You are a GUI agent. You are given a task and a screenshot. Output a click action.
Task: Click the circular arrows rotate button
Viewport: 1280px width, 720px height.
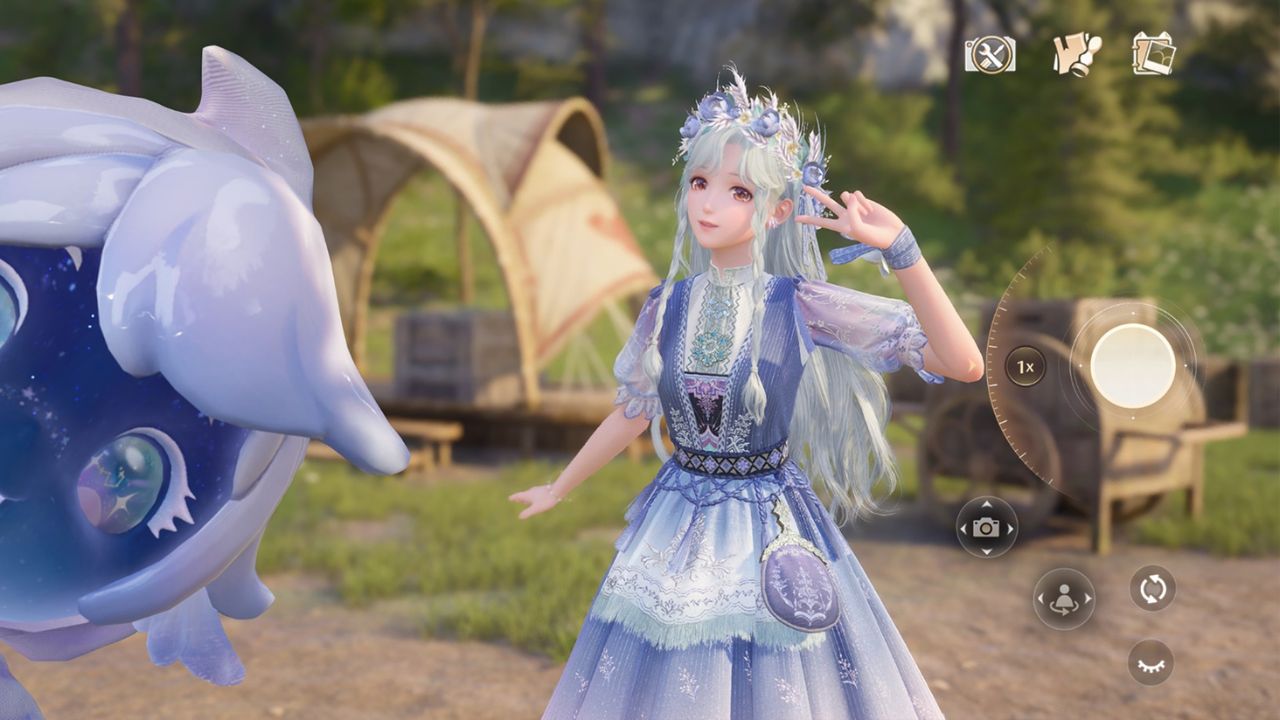pos(1152,588)
